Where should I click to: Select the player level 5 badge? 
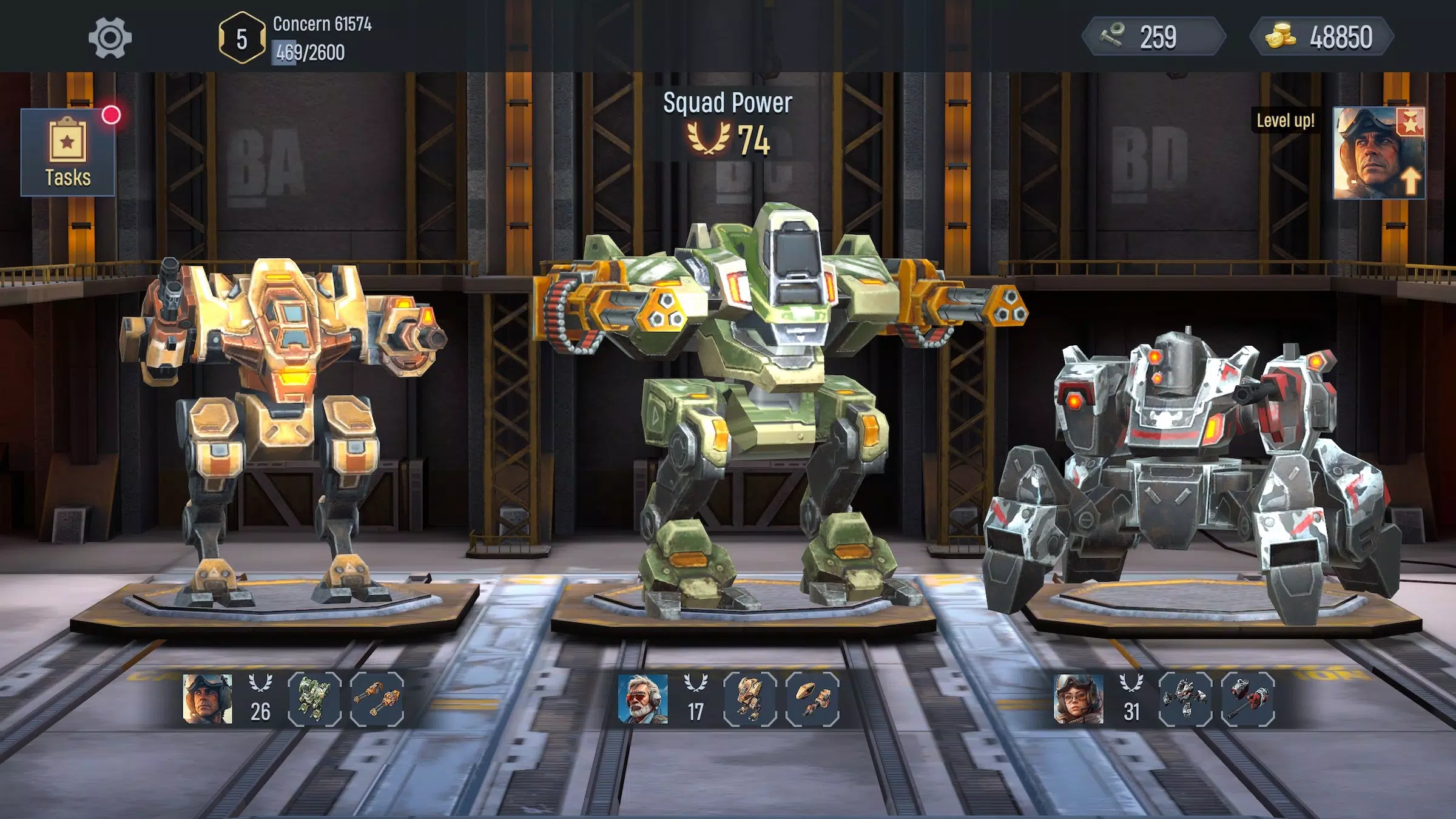tap(240, 38)
